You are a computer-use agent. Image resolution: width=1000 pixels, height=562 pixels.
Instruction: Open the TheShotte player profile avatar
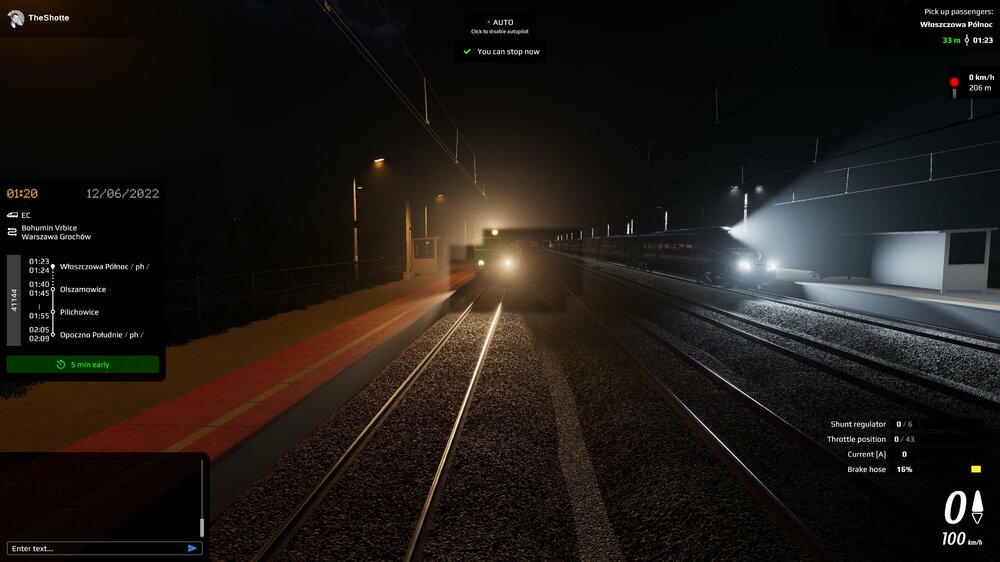pos(15,18)
